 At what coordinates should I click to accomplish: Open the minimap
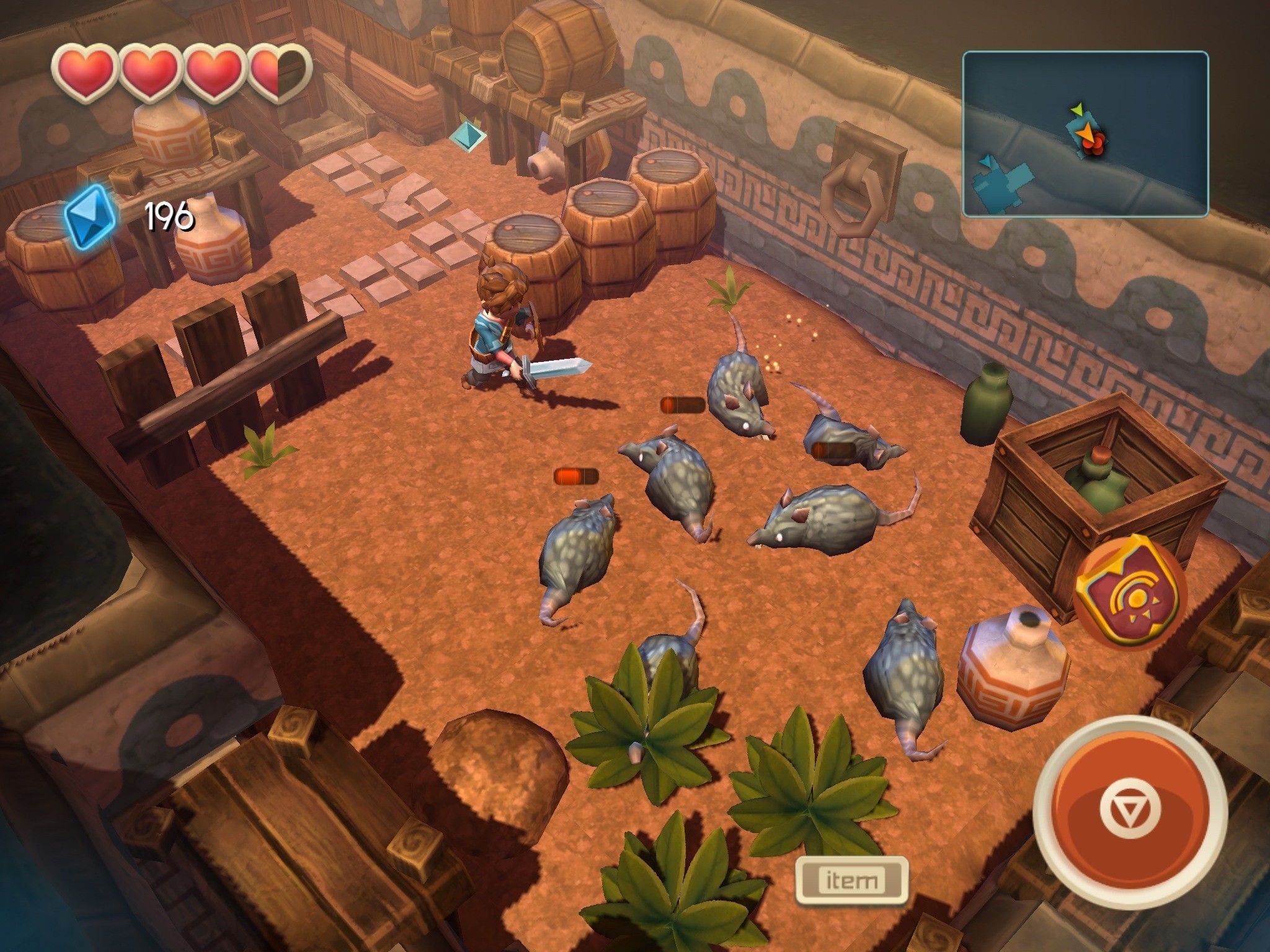pos(1085,134)
